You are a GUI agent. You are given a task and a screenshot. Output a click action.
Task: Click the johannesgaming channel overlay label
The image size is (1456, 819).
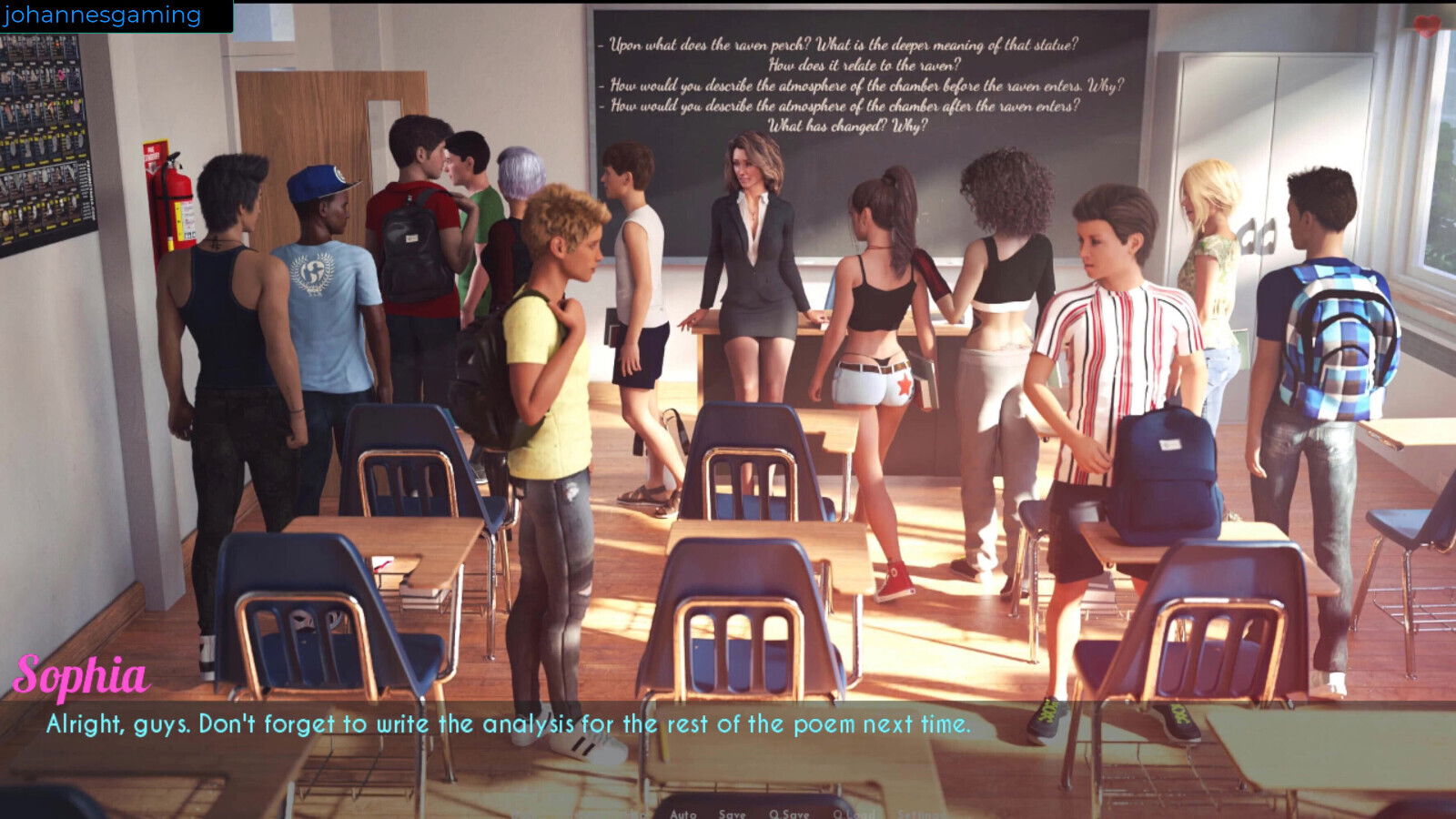[x=102, y=15]
